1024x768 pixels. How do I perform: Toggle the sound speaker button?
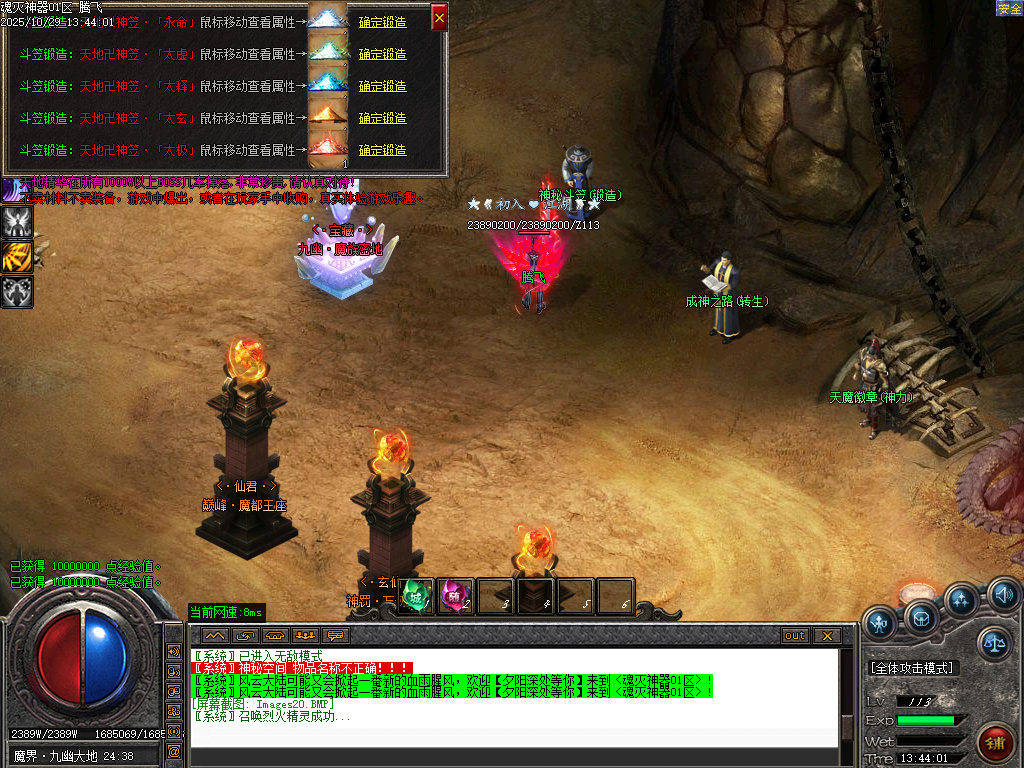coord(1004,597)
